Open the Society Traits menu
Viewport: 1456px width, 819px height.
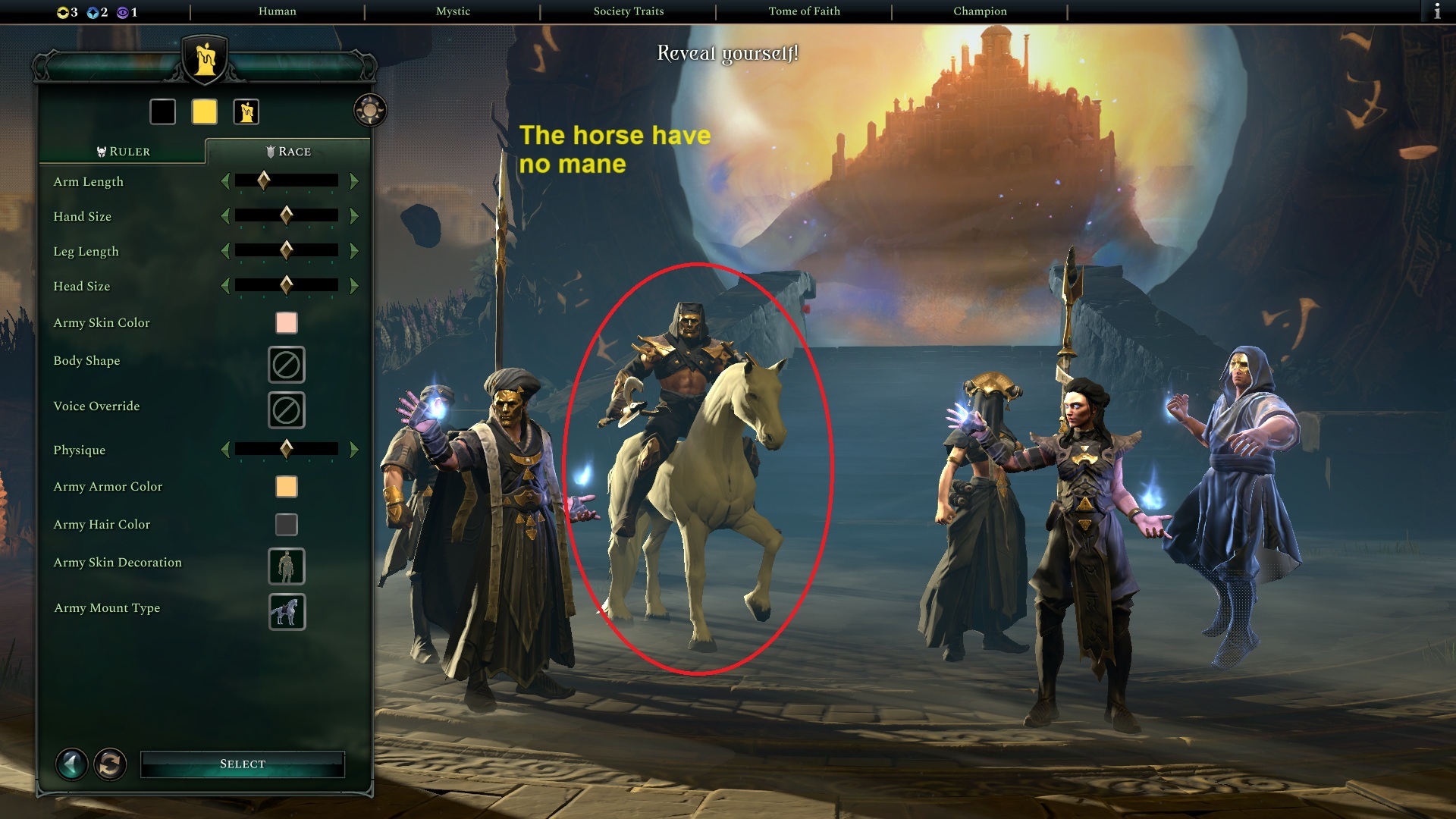point(629,11)
